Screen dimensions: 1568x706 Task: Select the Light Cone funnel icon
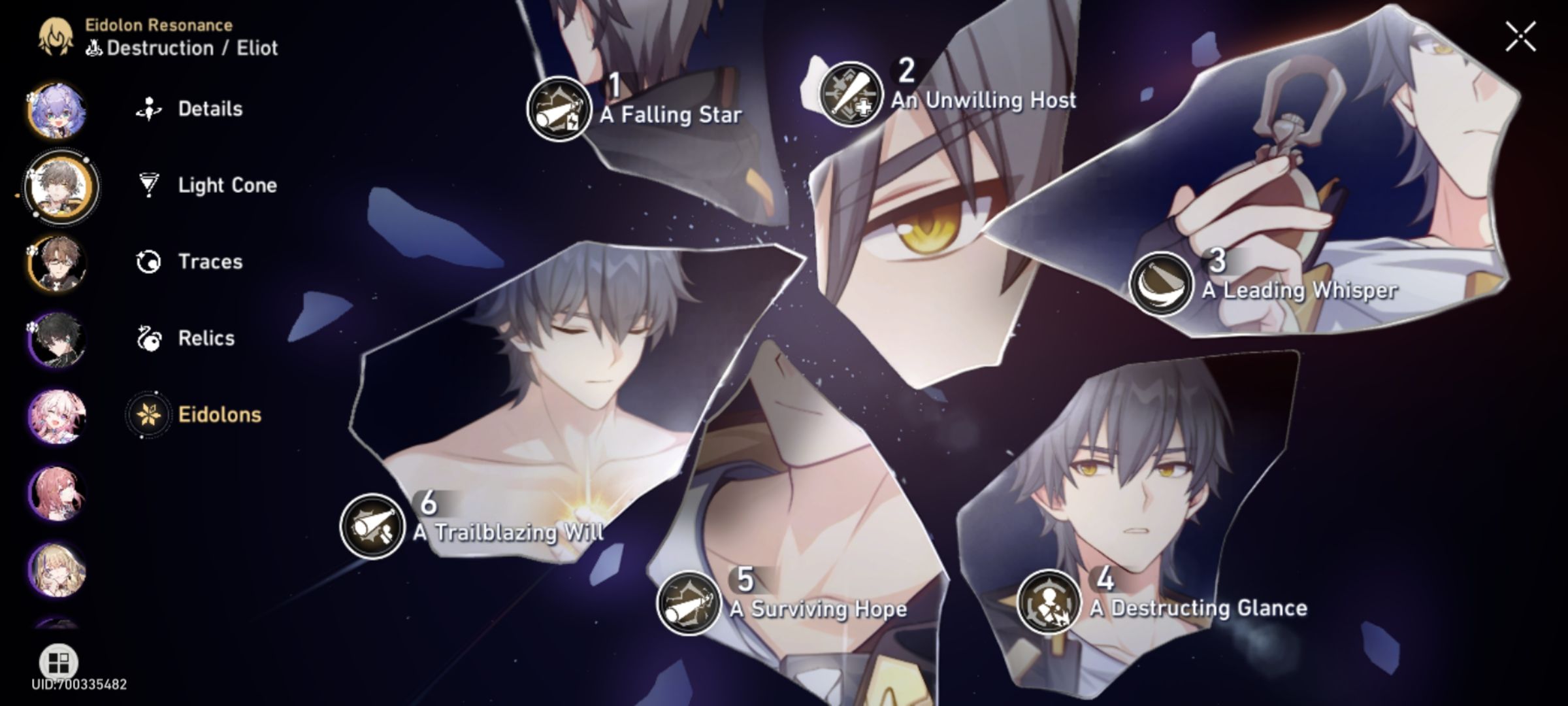pos(150,185)
